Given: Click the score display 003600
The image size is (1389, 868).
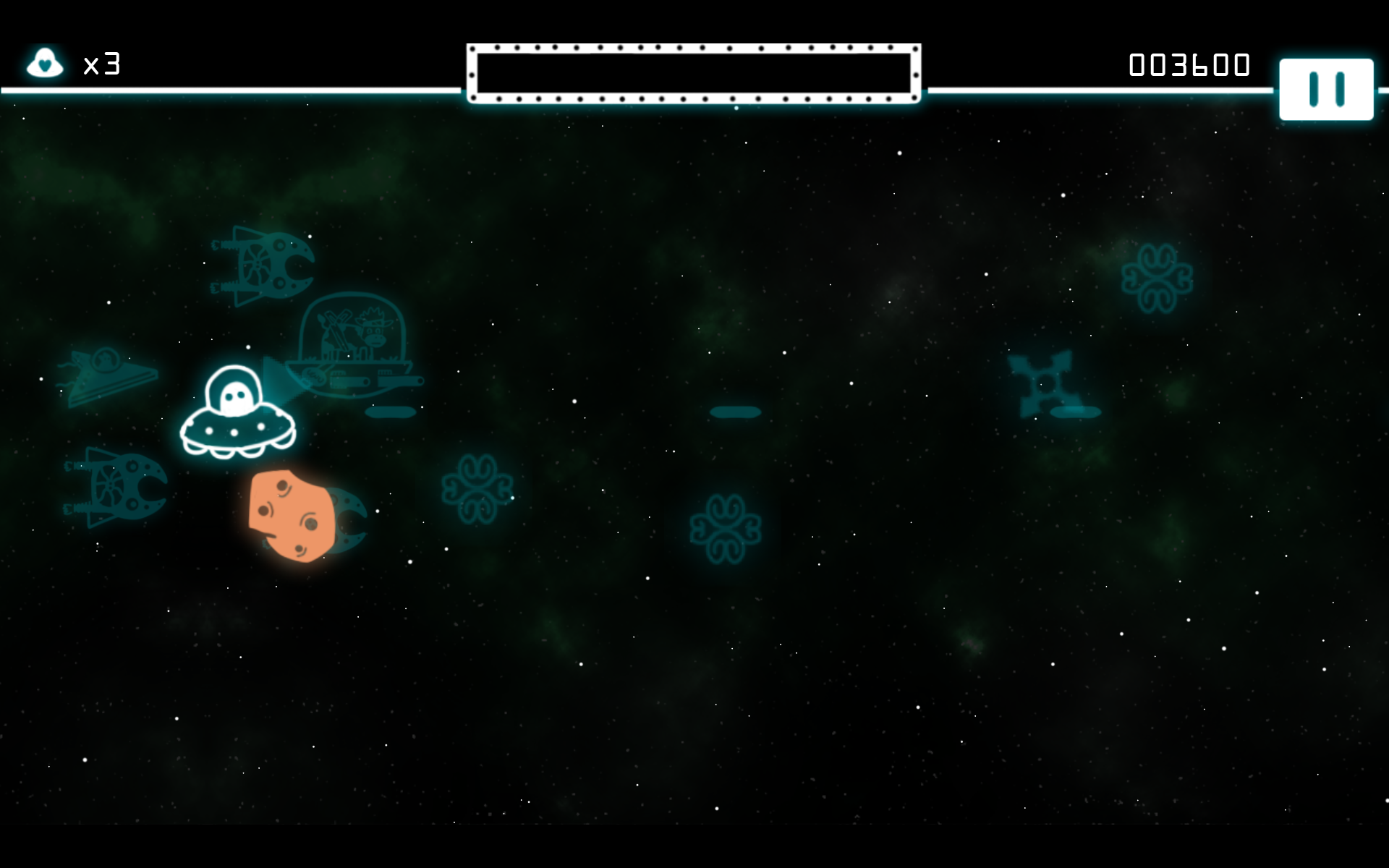Looking at the screenshot, I should pos(1189,64).
